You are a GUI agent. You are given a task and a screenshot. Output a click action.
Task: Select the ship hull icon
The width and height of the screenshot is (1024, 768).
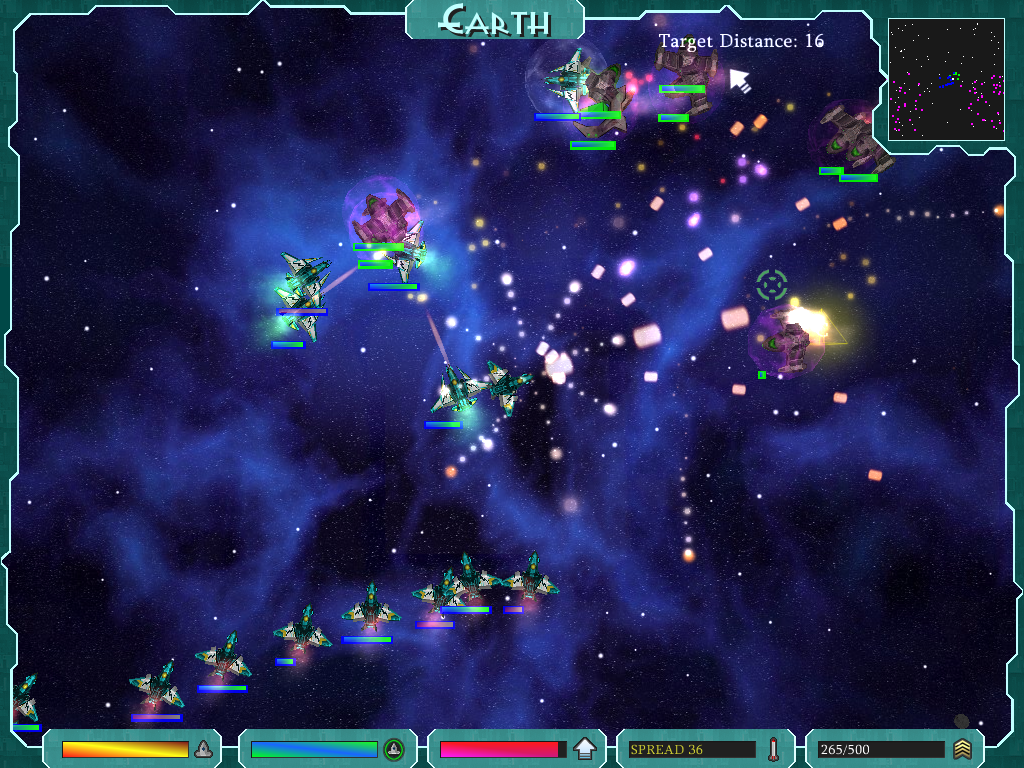tap(203, 749)
